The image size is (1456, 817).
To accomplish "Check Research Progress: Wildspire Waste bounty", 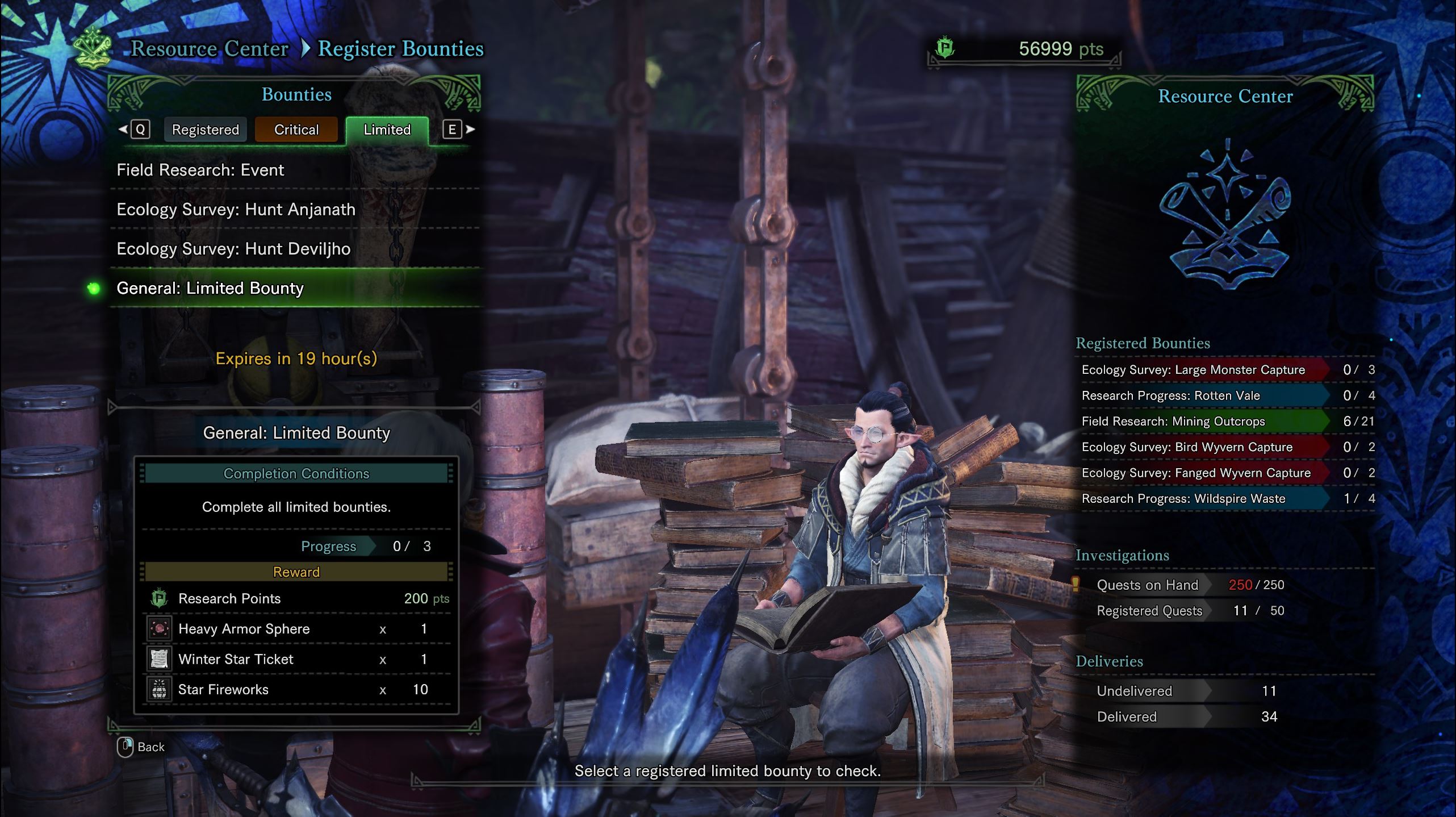I will click(1183, 499).
